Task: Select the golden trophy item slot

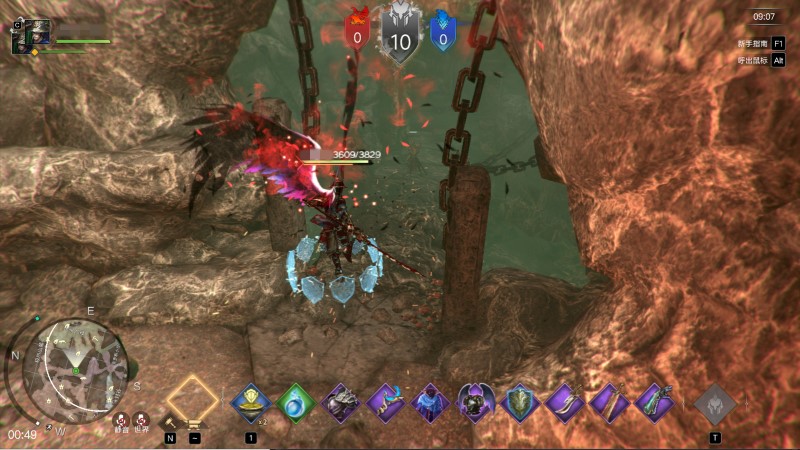Action: [x=251, y=403]
